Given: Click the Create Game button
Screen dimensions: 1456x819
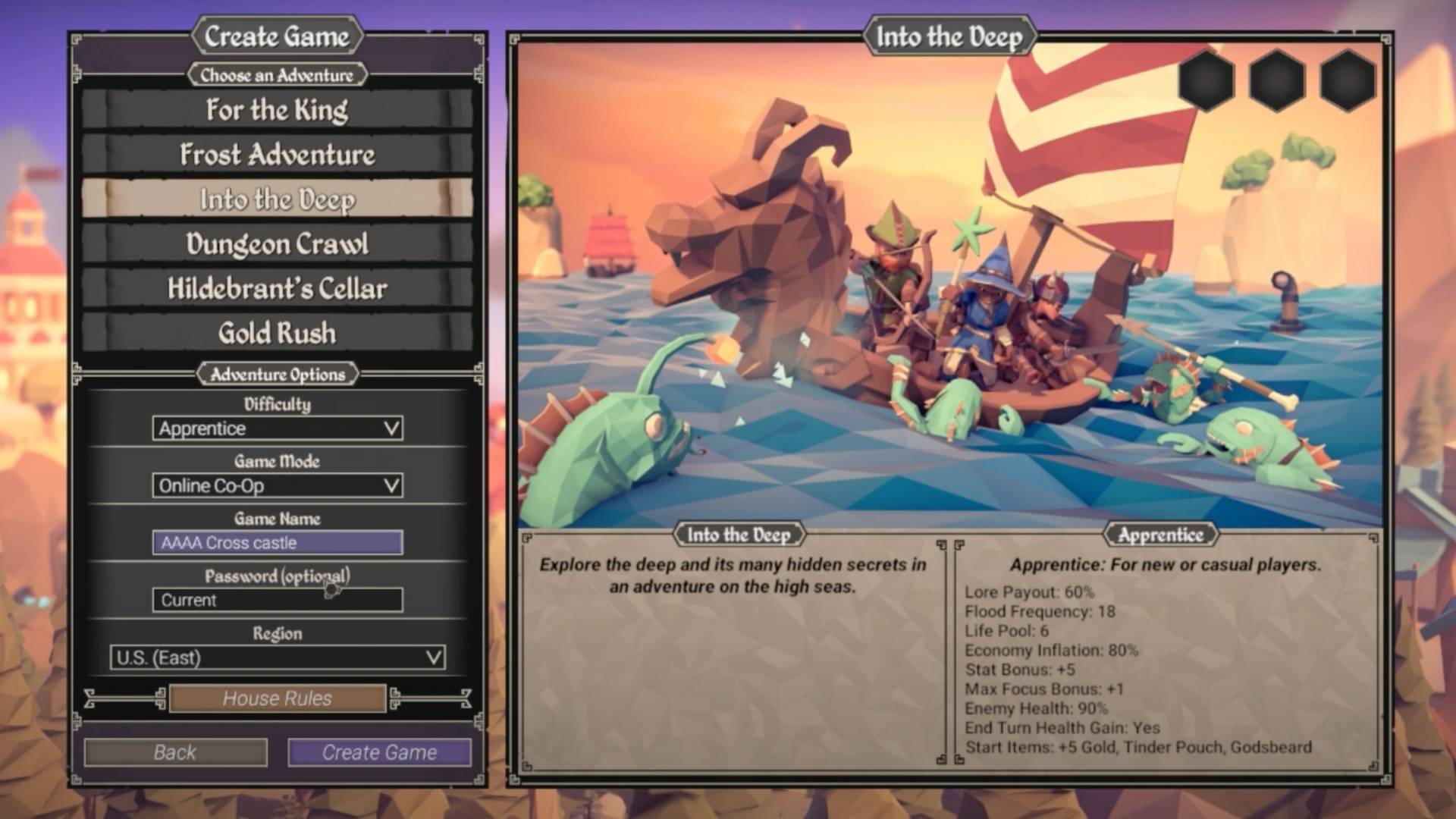Looking at the screenshot, I should pyautogui.click(x=379, y=752).
